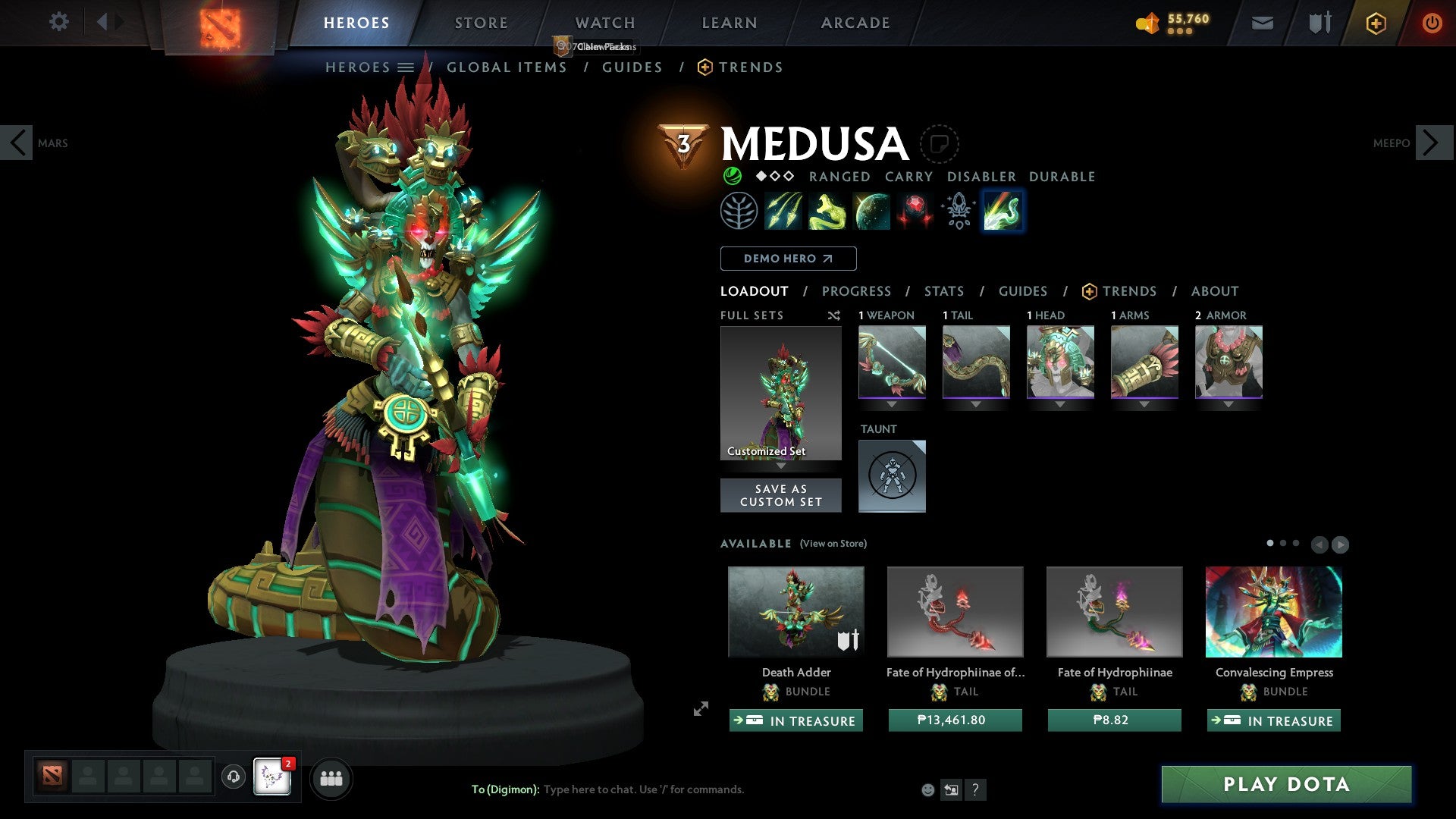1456x819 pixels.
Task: Switch to the PROGRESS tab
Action: (x=857, y=291)
